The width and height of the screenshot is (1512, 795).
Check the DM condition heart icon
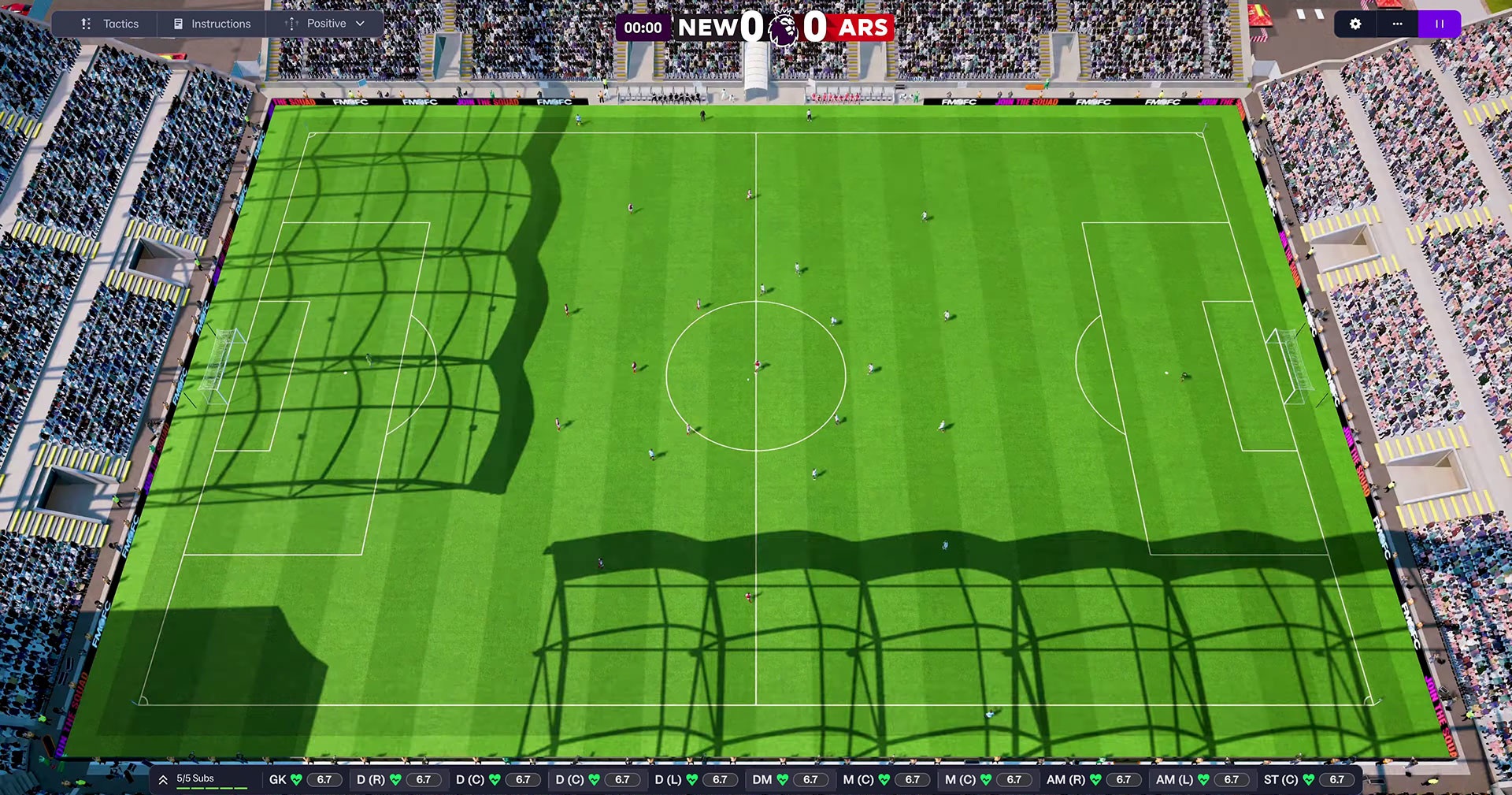pos(783,779)
